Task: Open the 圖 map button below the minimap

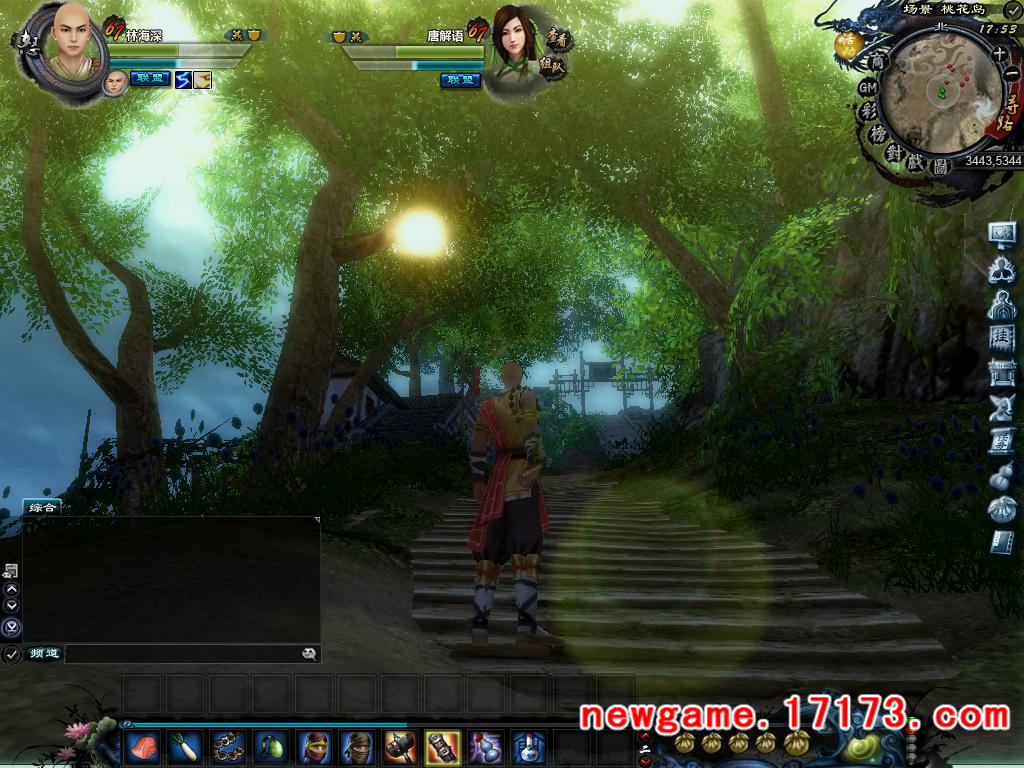Action: (940, 167)
